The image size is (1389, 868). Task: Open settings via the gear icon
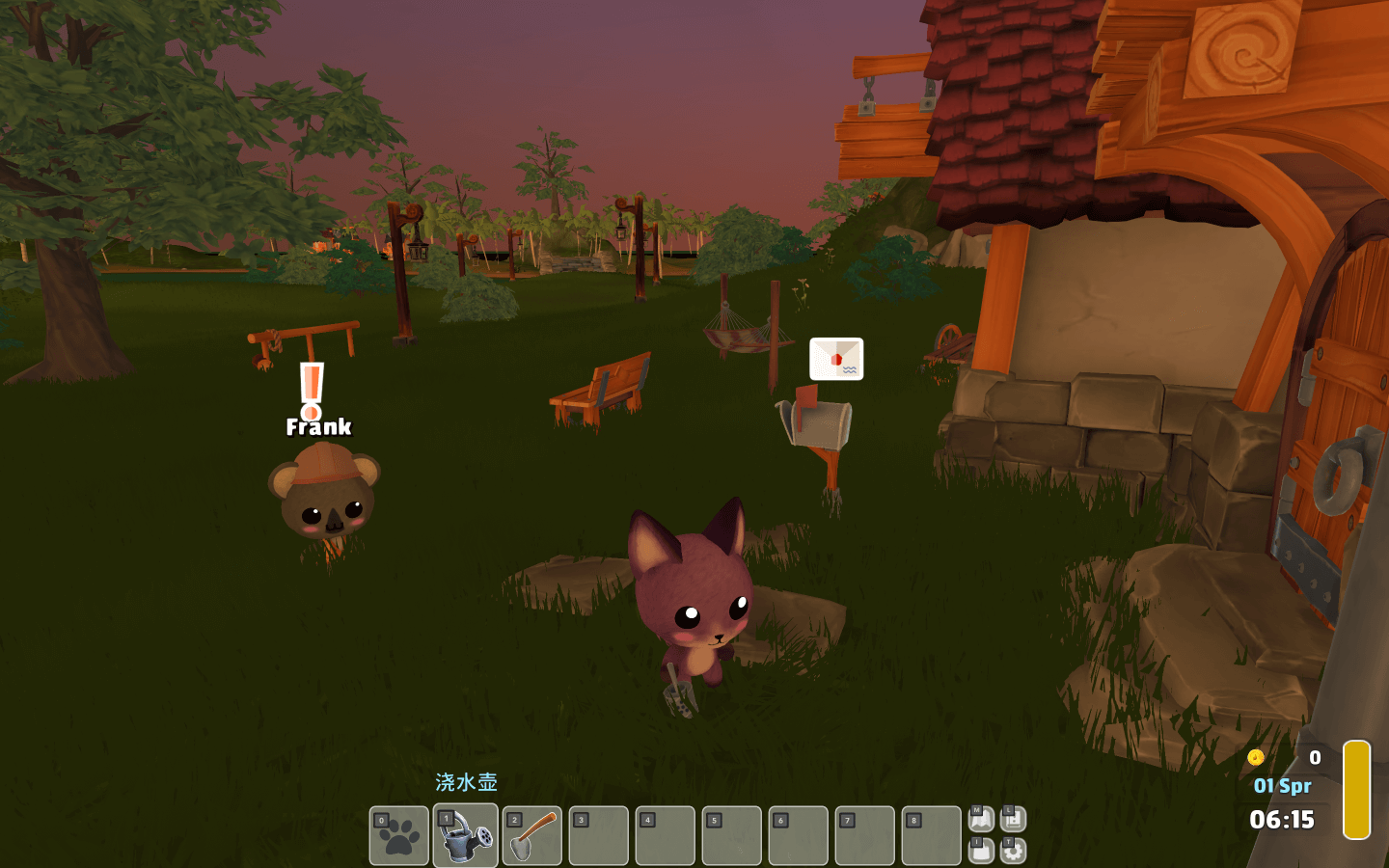click(x=1013, y=851)
